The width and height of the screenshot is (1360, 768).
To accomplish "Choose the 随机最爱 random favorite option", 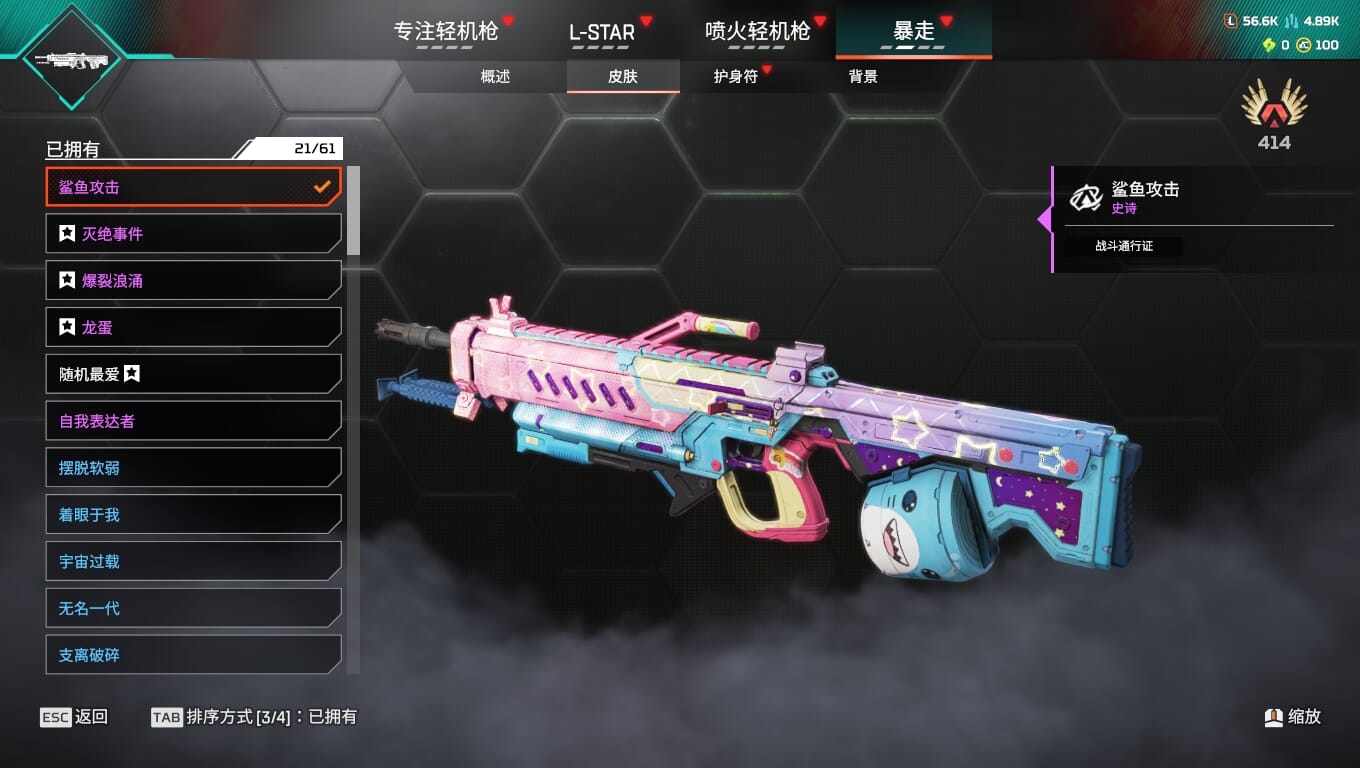I will tap(193, 374).
